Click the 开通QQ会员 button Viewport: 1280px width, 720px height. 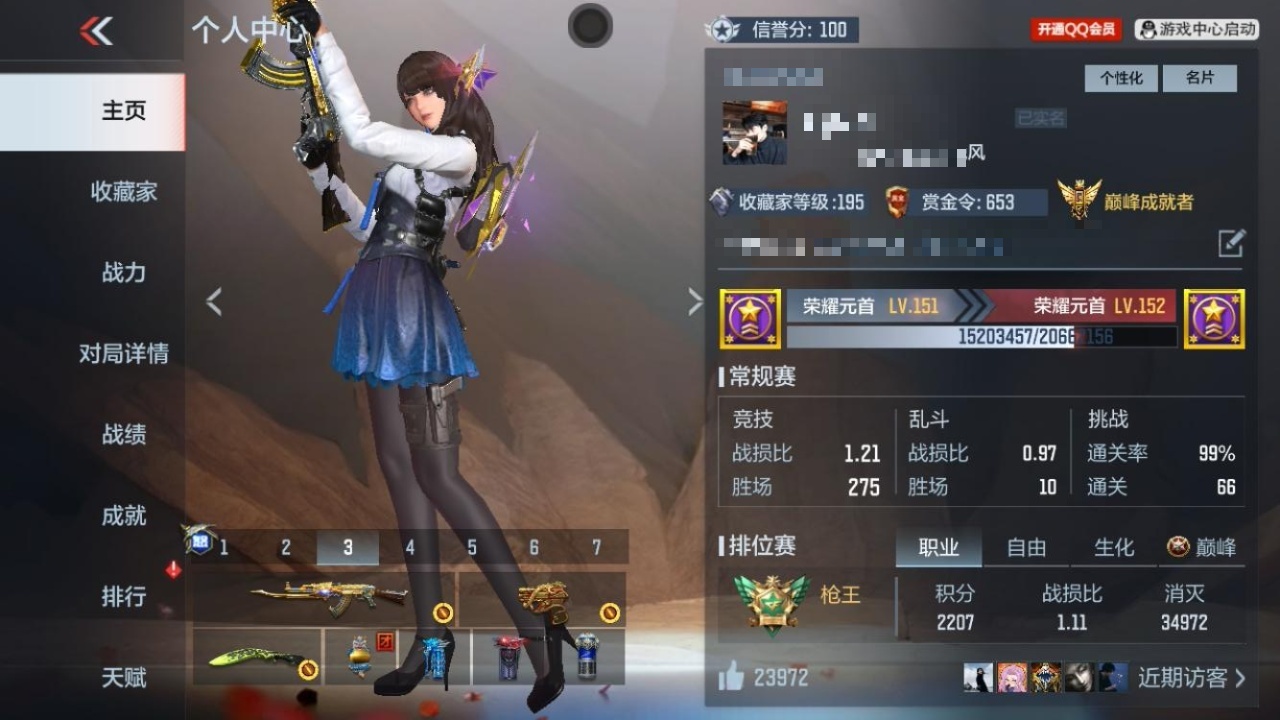[x=1076, y=30]
